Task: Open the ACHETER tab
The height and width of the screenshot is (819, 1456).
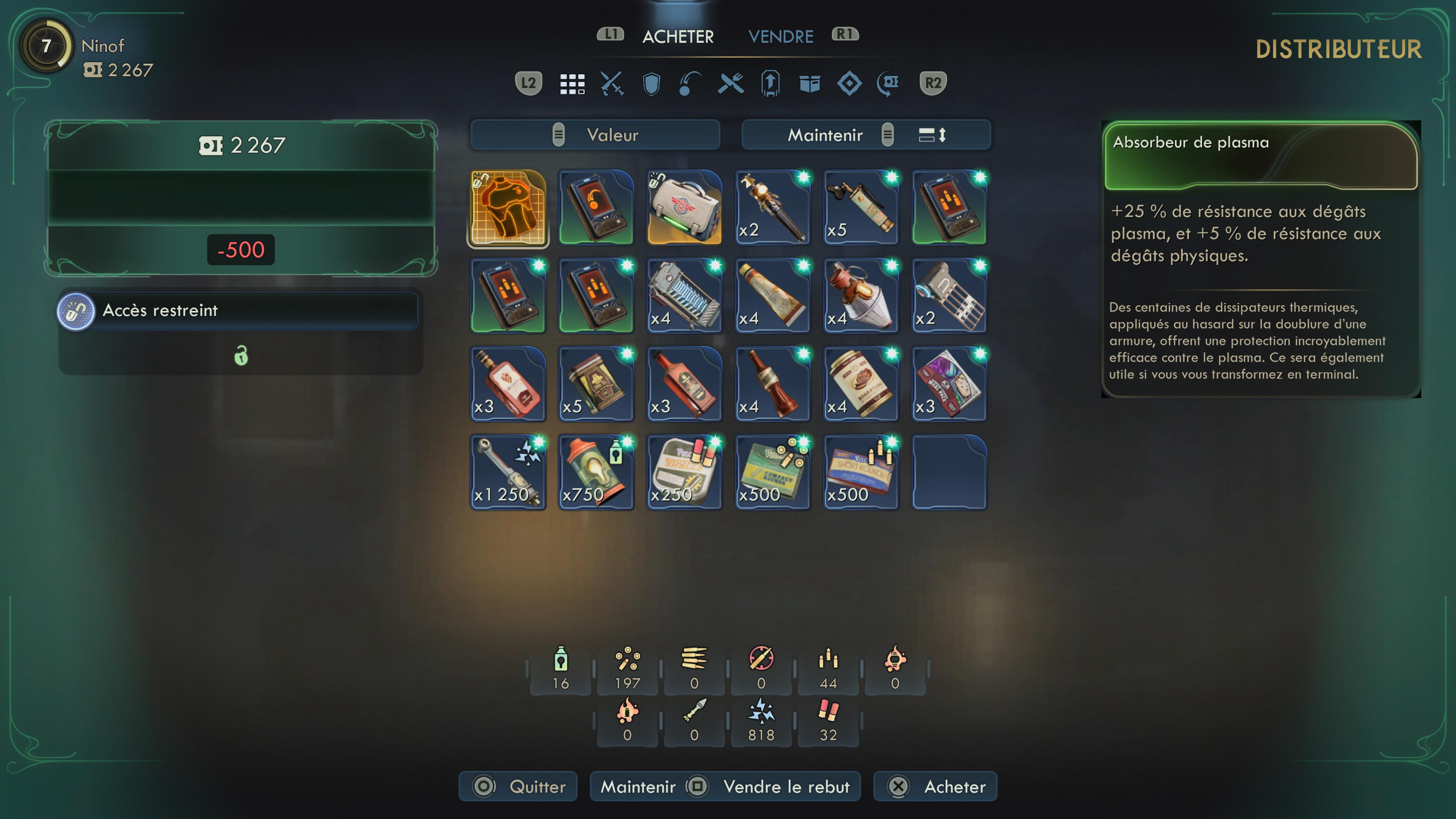Action: tap(678, 37)
